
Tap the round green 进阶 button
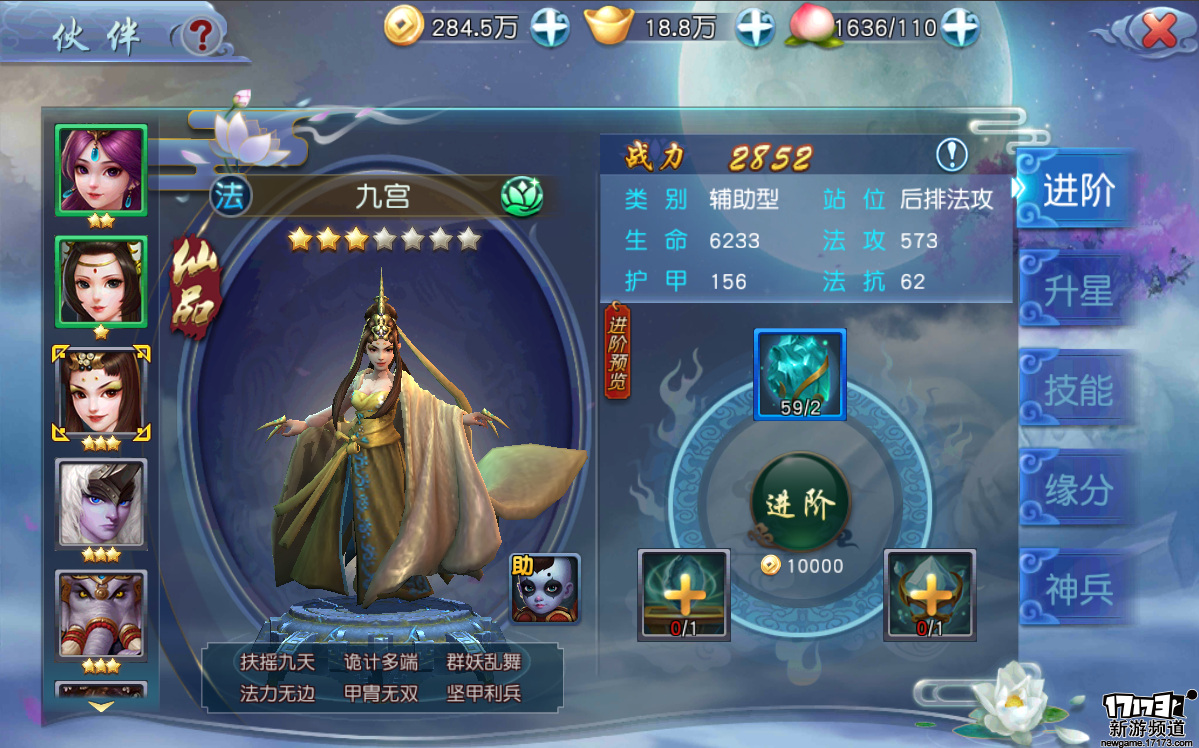[799, 504]
